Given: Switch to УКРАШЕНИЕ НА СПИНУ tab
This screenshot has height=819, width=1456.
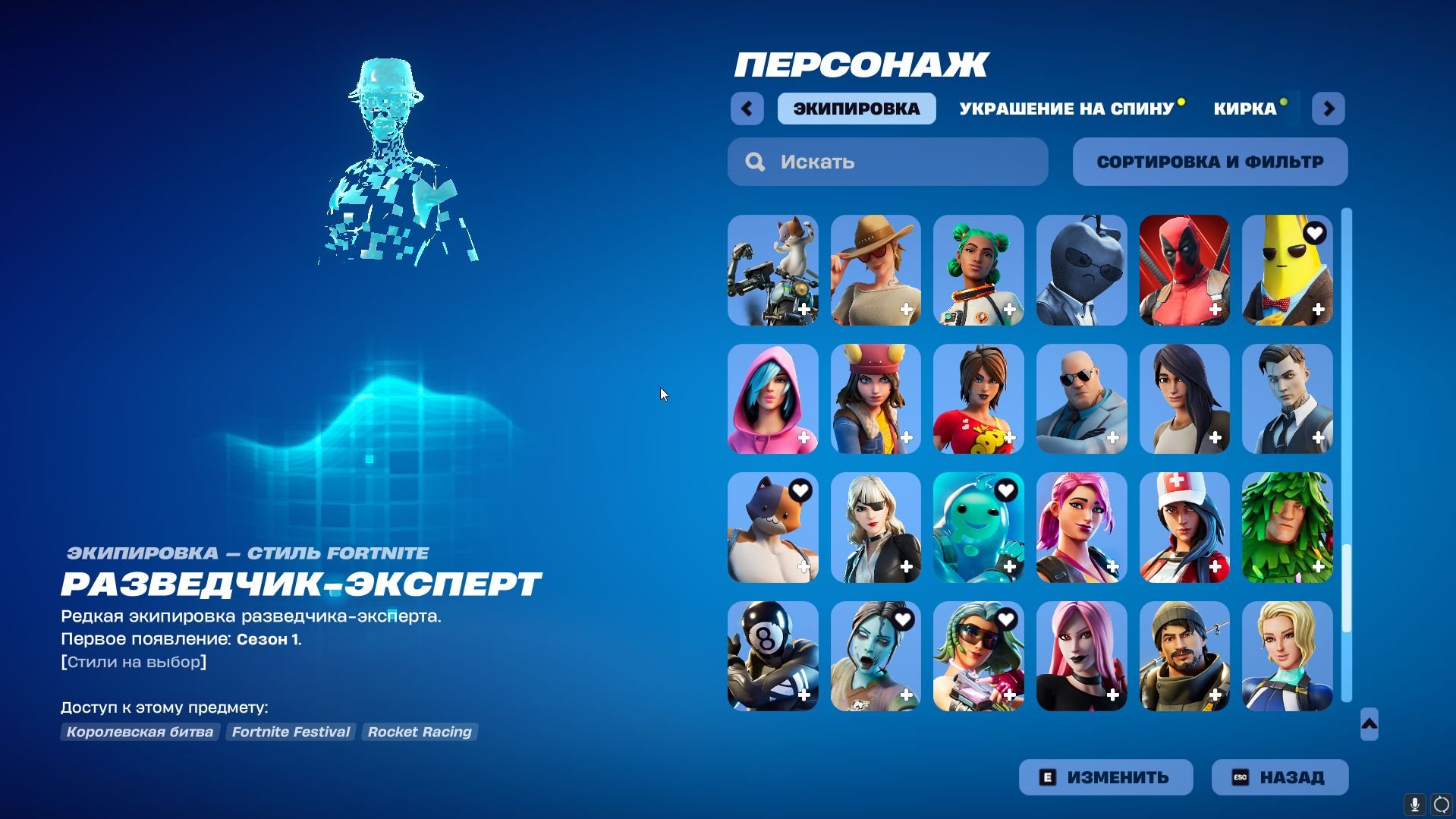Looking at the screenshot, I should (1068, 109).
